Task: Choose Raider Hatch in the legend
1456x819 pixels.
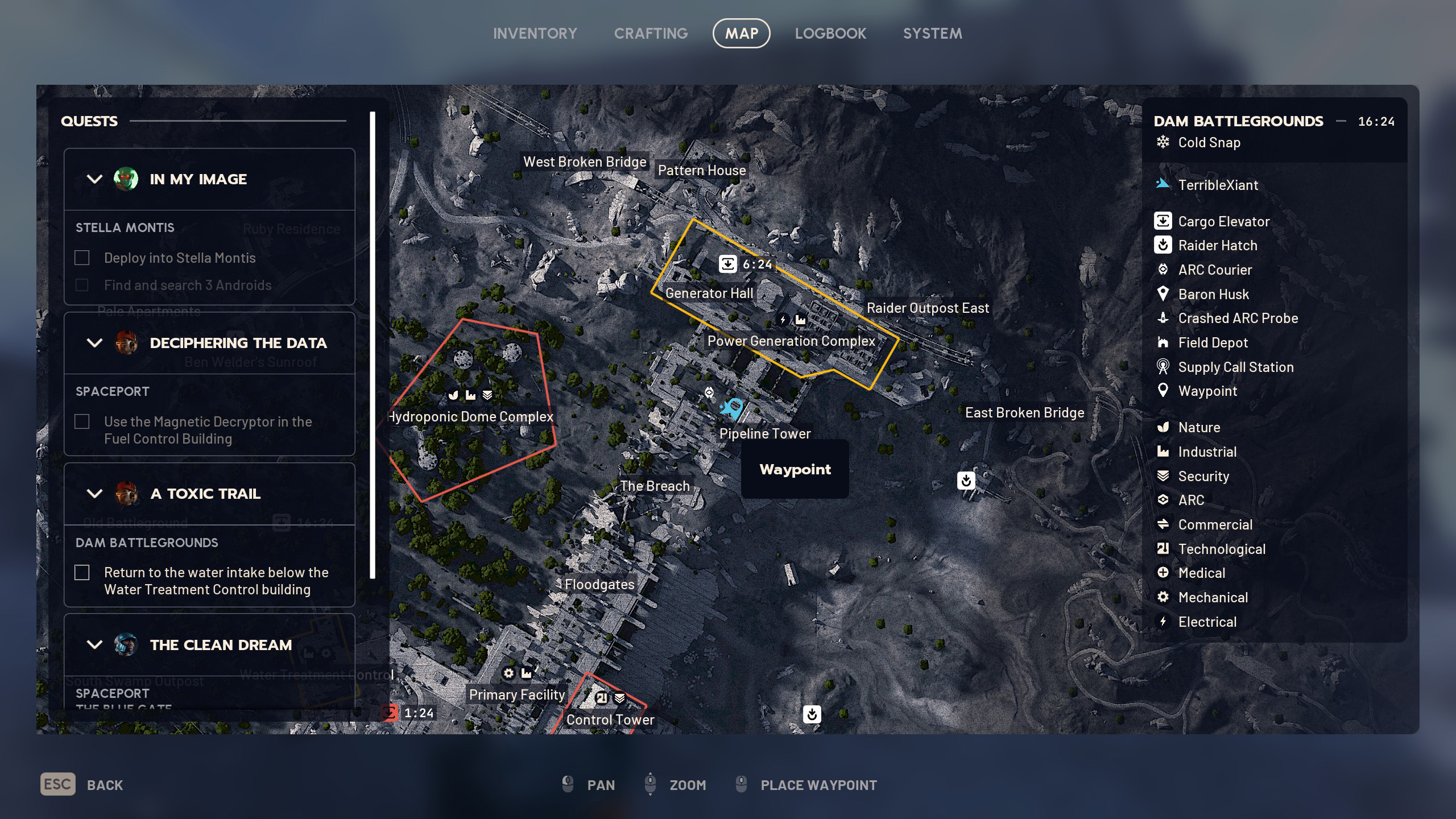Action: [1217, 246]
